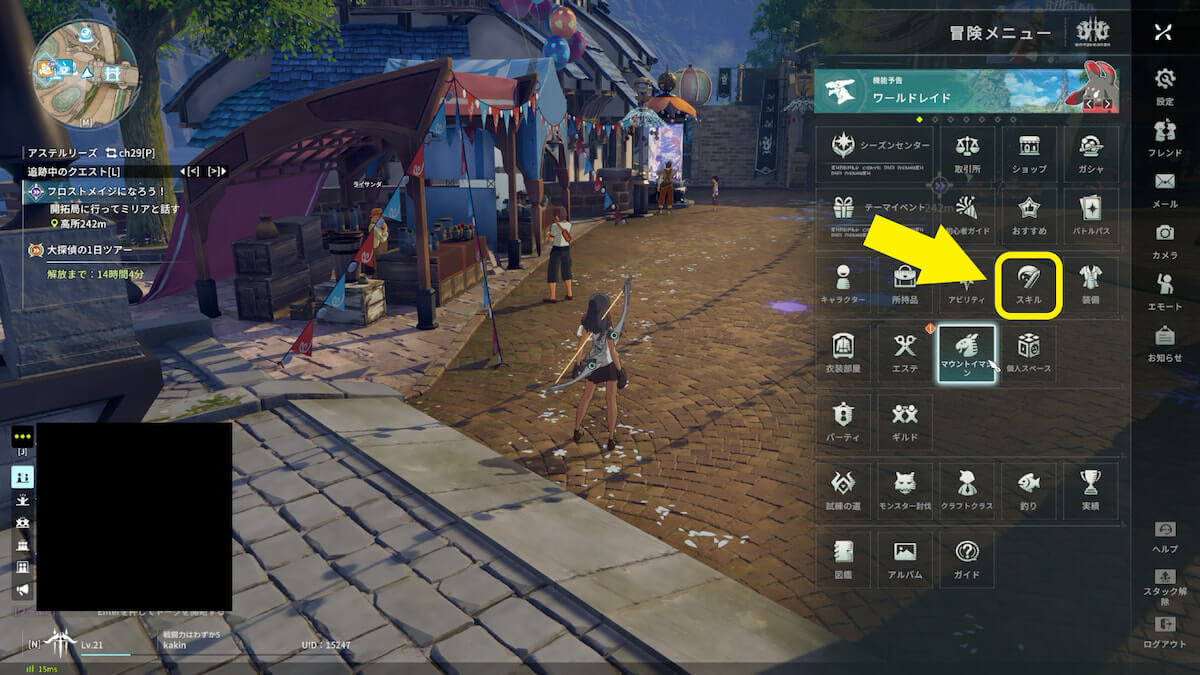
Task: Open the ガシャ gacha menu
Action: (1091, 154)
